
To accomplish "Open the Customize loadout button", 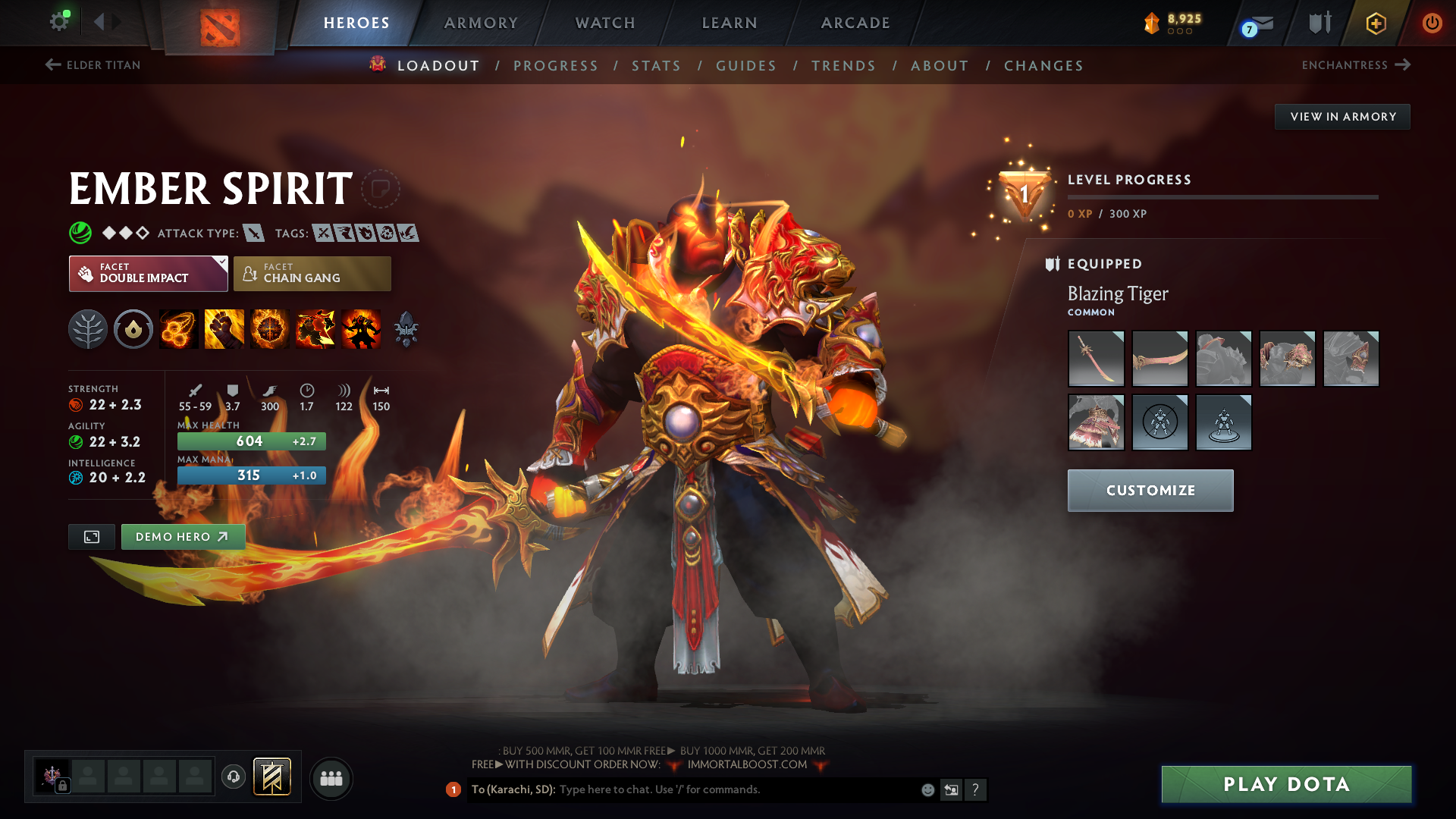I will tap(1150, 491).
